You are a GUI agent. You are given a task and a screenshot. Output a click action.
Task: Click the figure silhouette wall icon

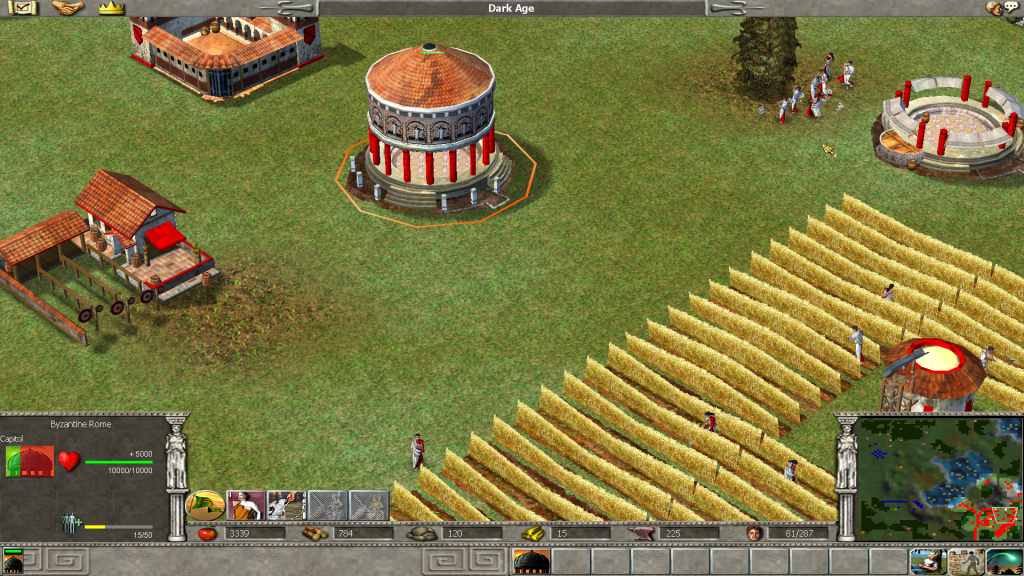(964, 561)
